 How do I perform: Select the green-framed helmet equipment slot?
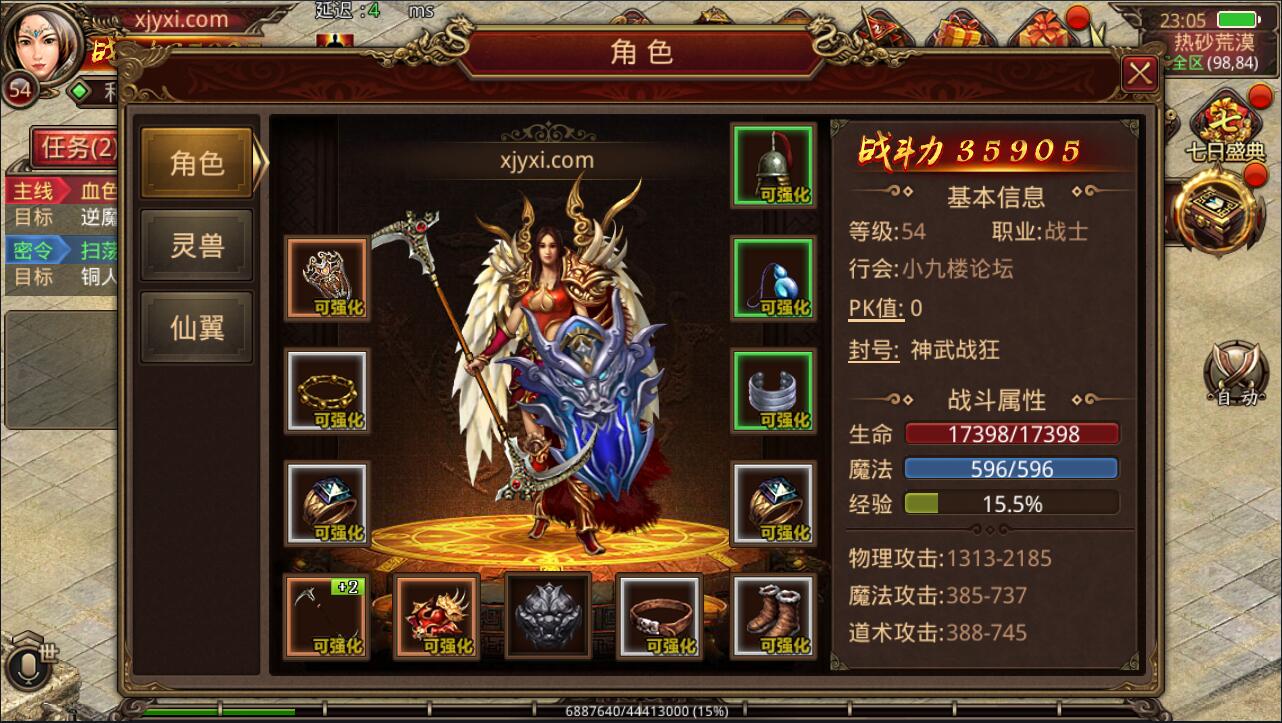pos(773,163)
